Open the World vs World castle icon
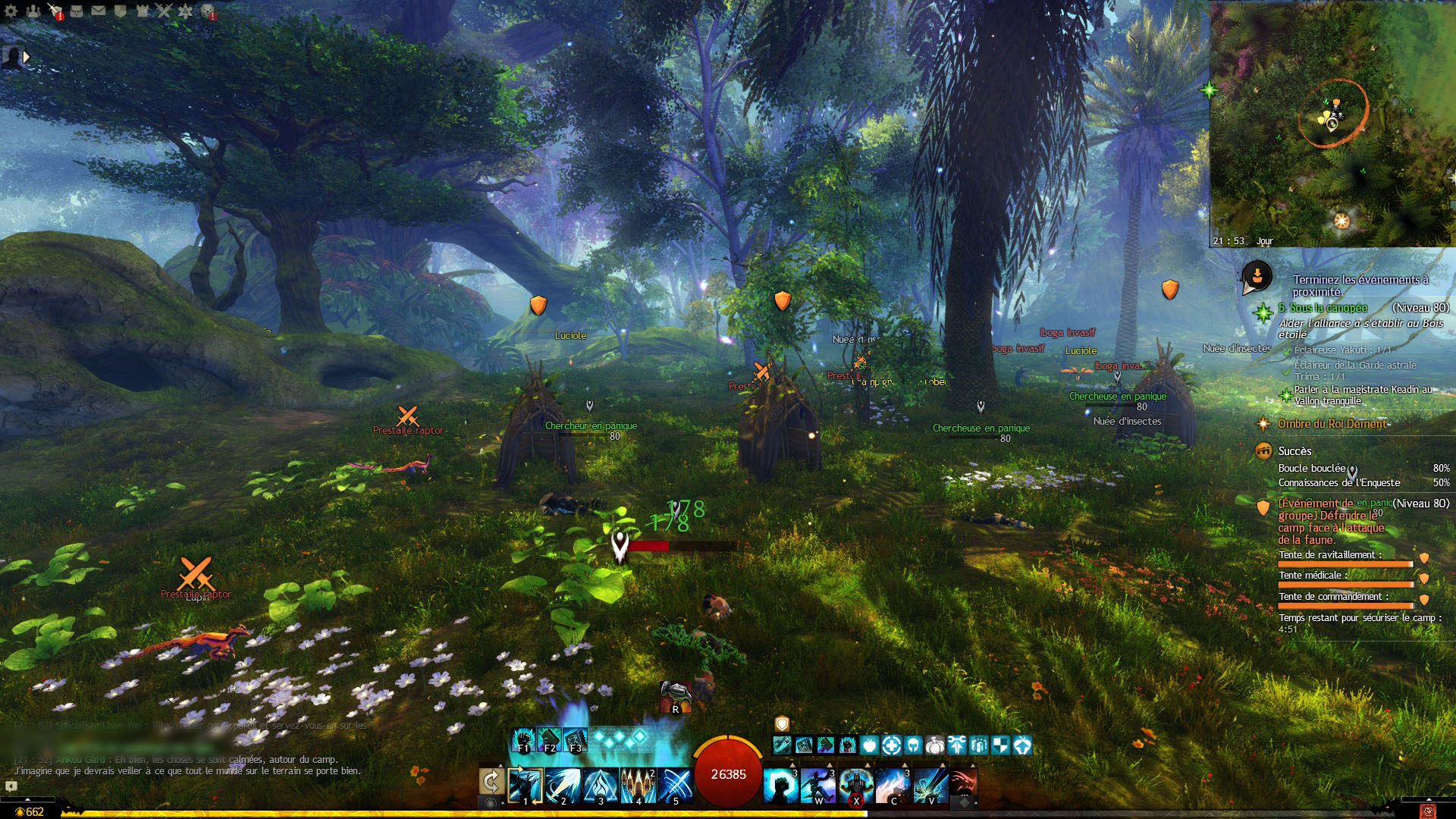The image size is (1456, 819). 142,11
